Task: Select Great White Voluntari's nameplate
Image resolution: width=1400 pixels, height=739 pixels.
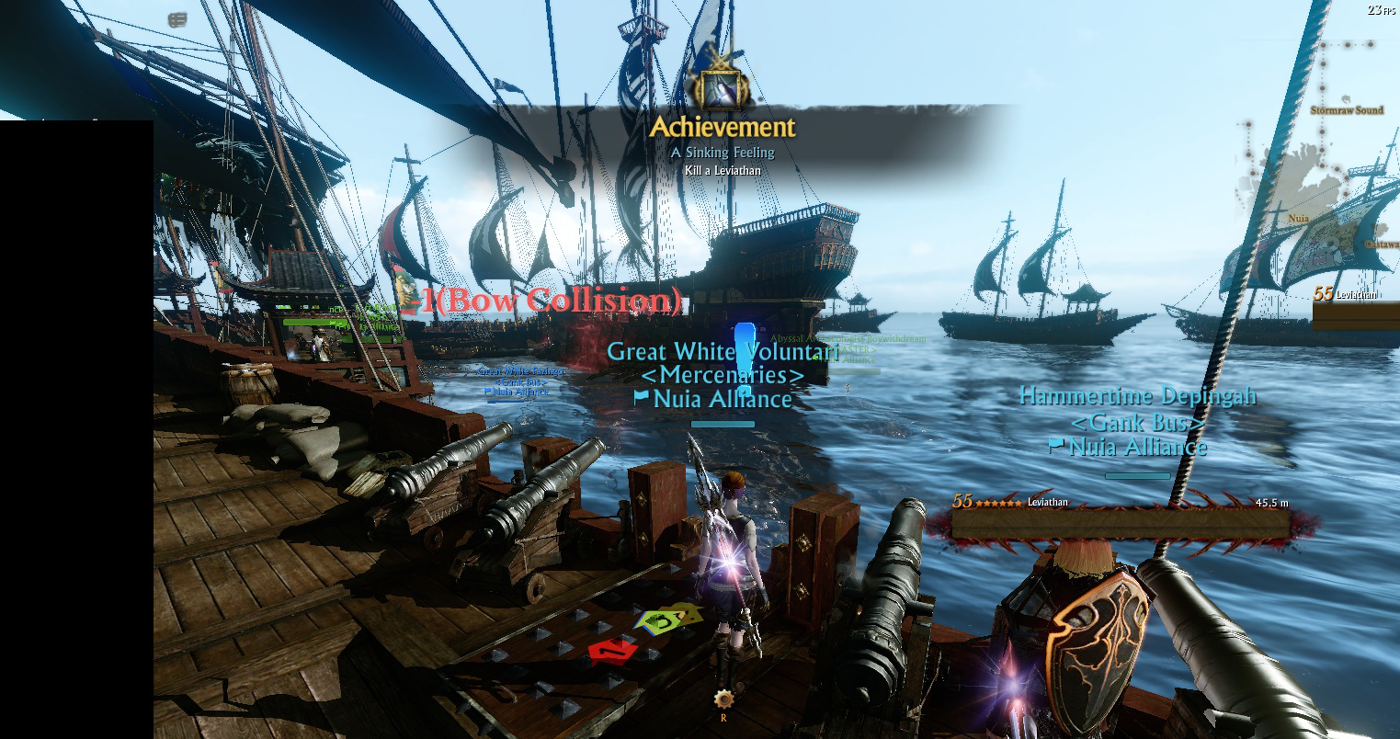Action: (722, 352)
